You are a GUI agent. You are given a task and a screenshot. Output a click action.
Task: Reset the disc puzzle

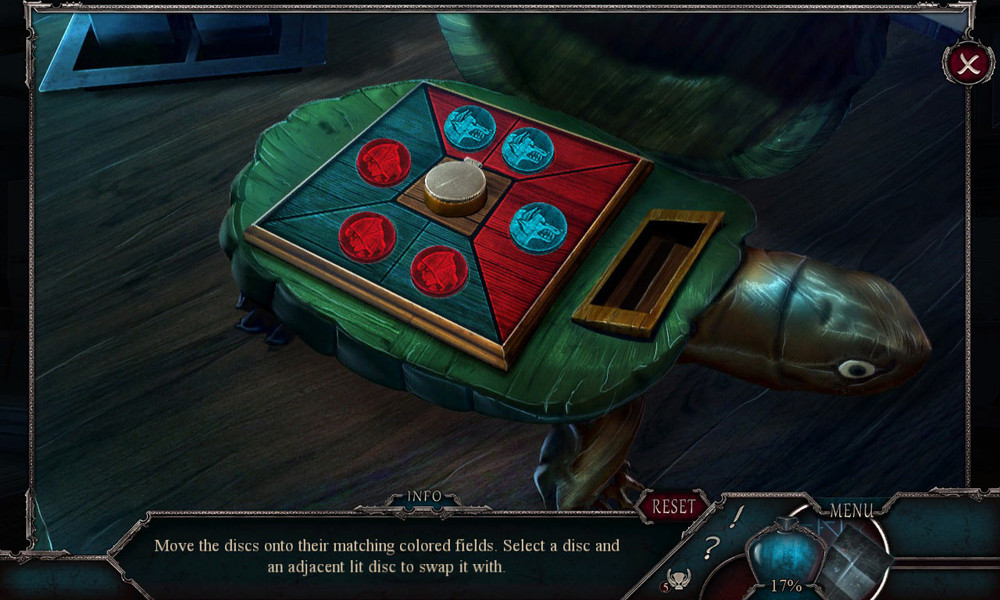coord(673,507)
